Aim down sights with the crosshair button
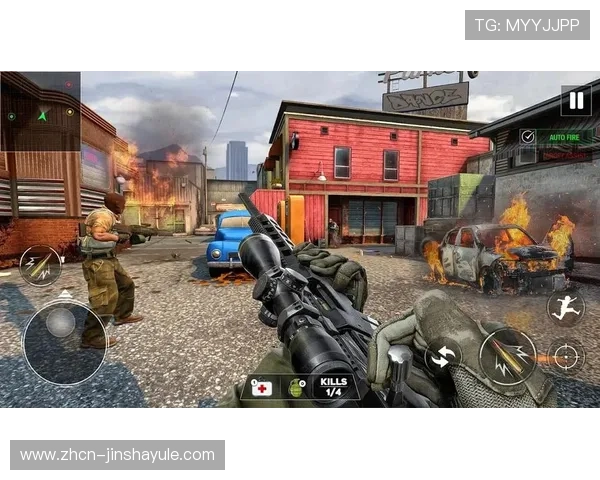Viewport: 600px width, 480px height. pyautogui.click(x=566, y=356)
